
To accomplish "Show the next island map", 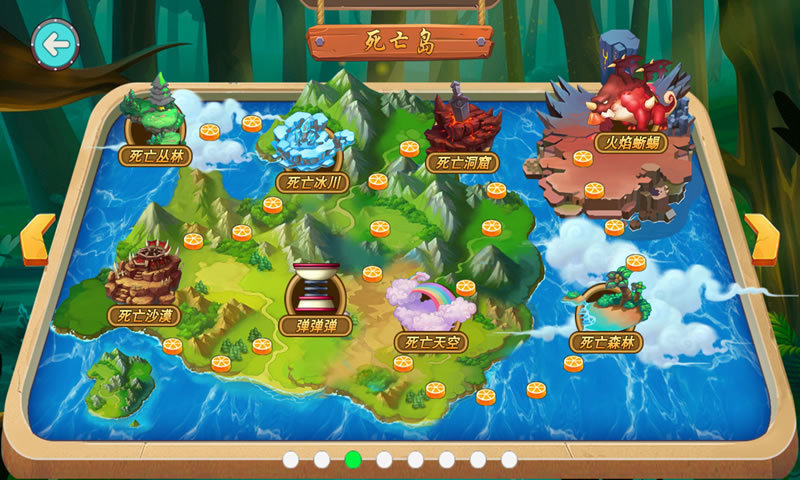I will pyautogui.click(x=762, y=240).
